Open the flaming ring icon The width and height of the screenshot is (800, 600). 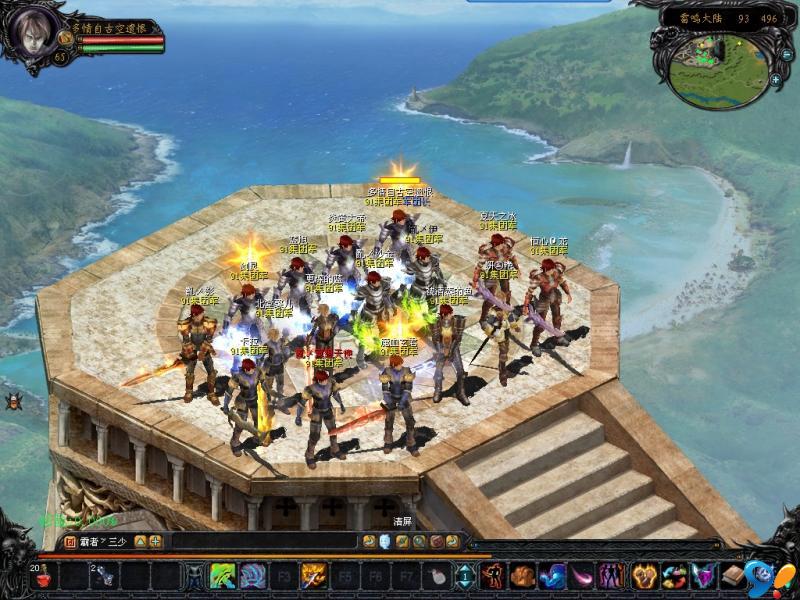pyautogui.click(x=644, y=576)
